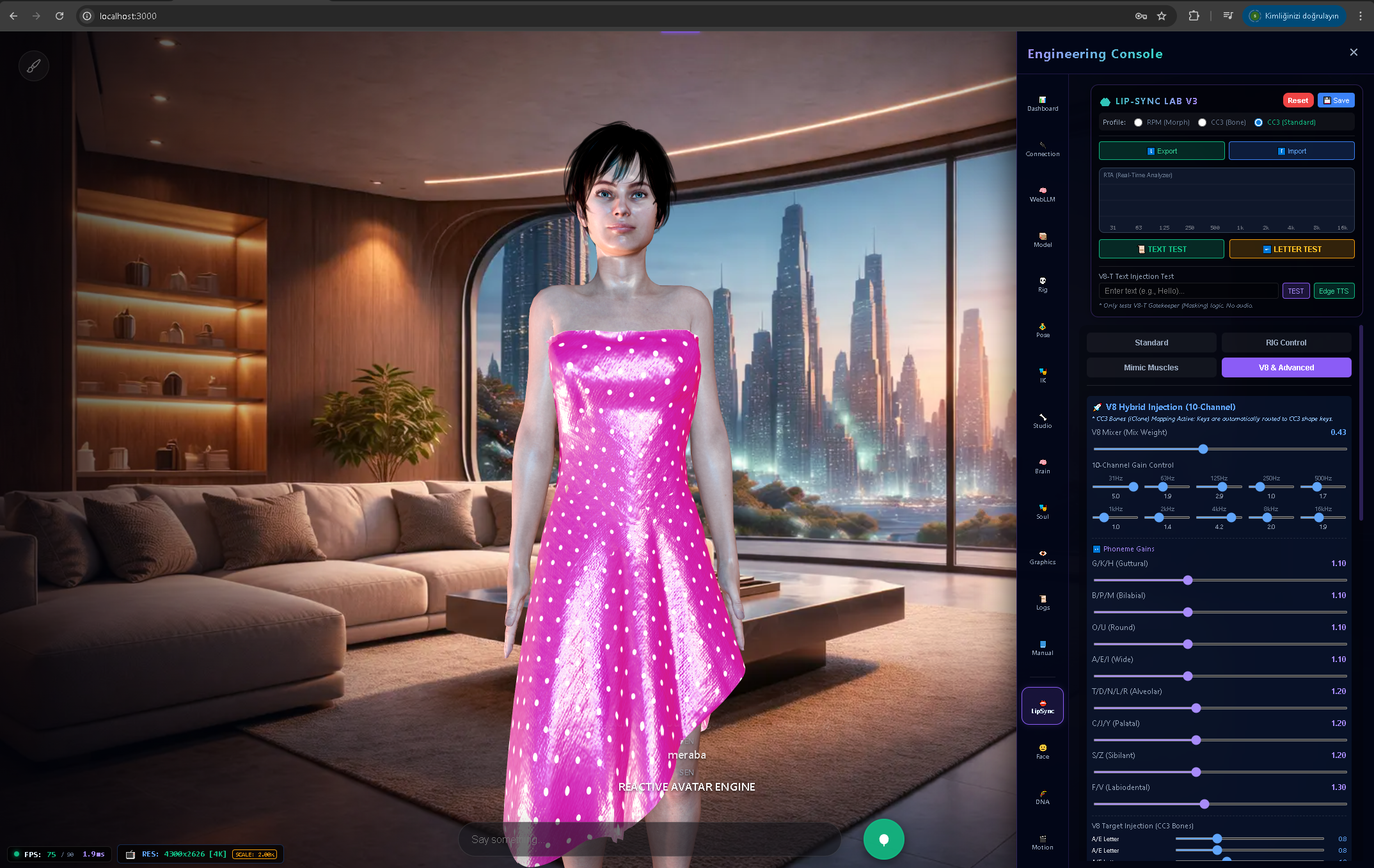Click the Export button
The height and width of the screenshot is (868, 1374).
tap(1161, 150)
